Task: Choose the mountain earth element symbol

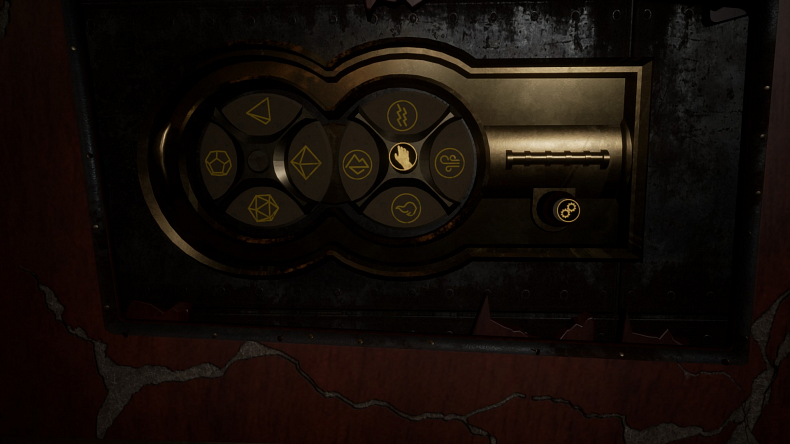Action: click(x=356, y=162)
